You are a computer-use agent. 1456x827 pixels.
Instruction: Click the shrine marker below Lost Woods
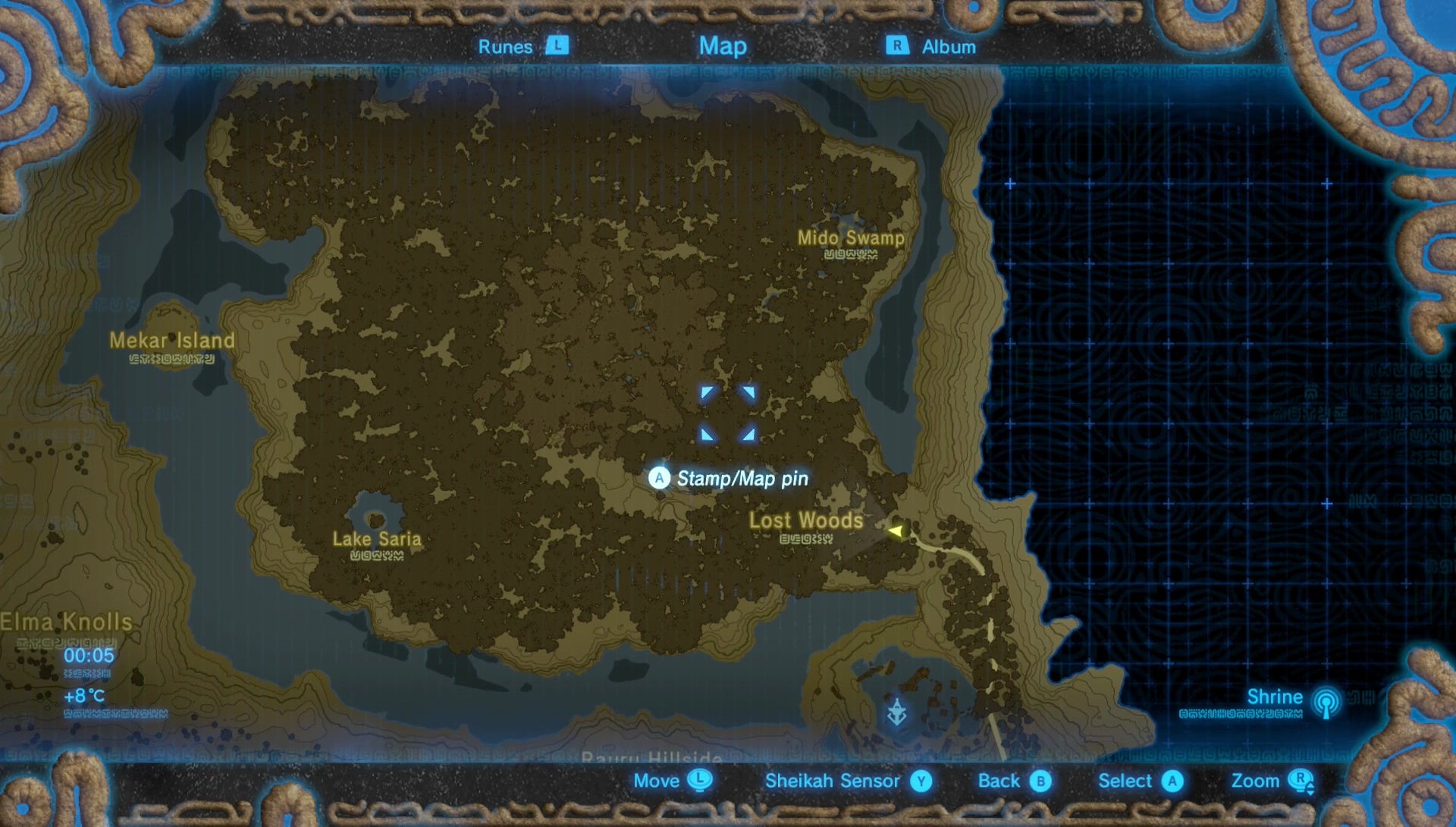(896, 712)
